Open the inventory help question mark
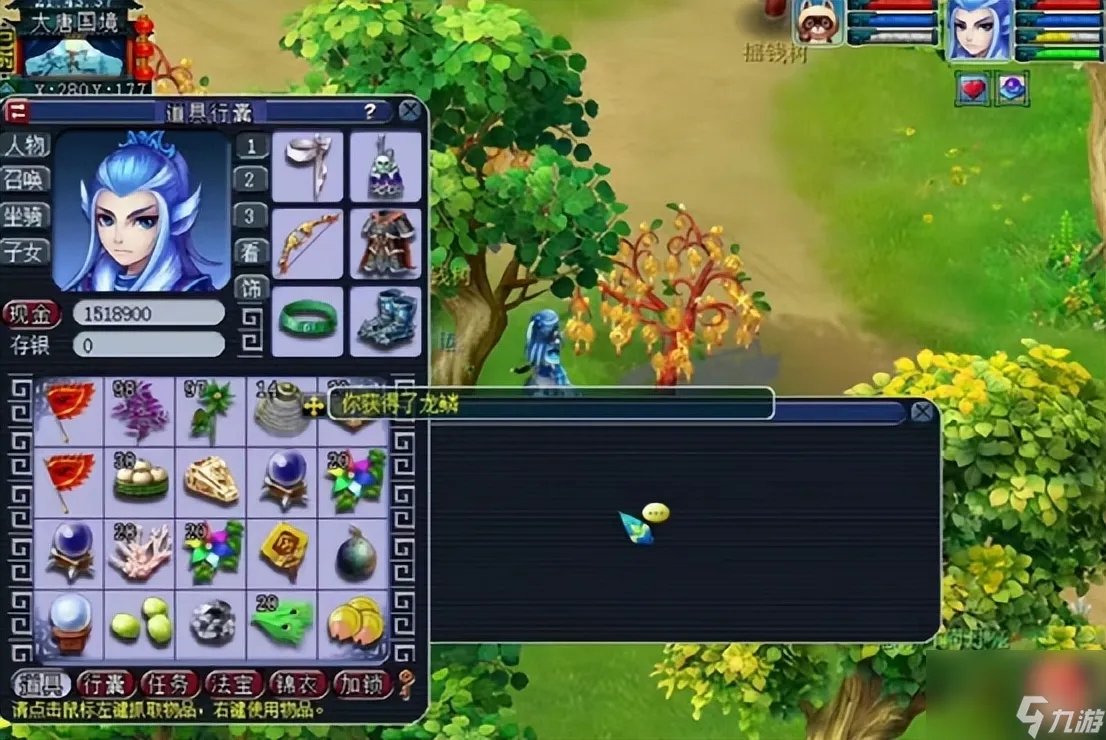This screenshot has height=740, width=1106. [x=370, y=111]
